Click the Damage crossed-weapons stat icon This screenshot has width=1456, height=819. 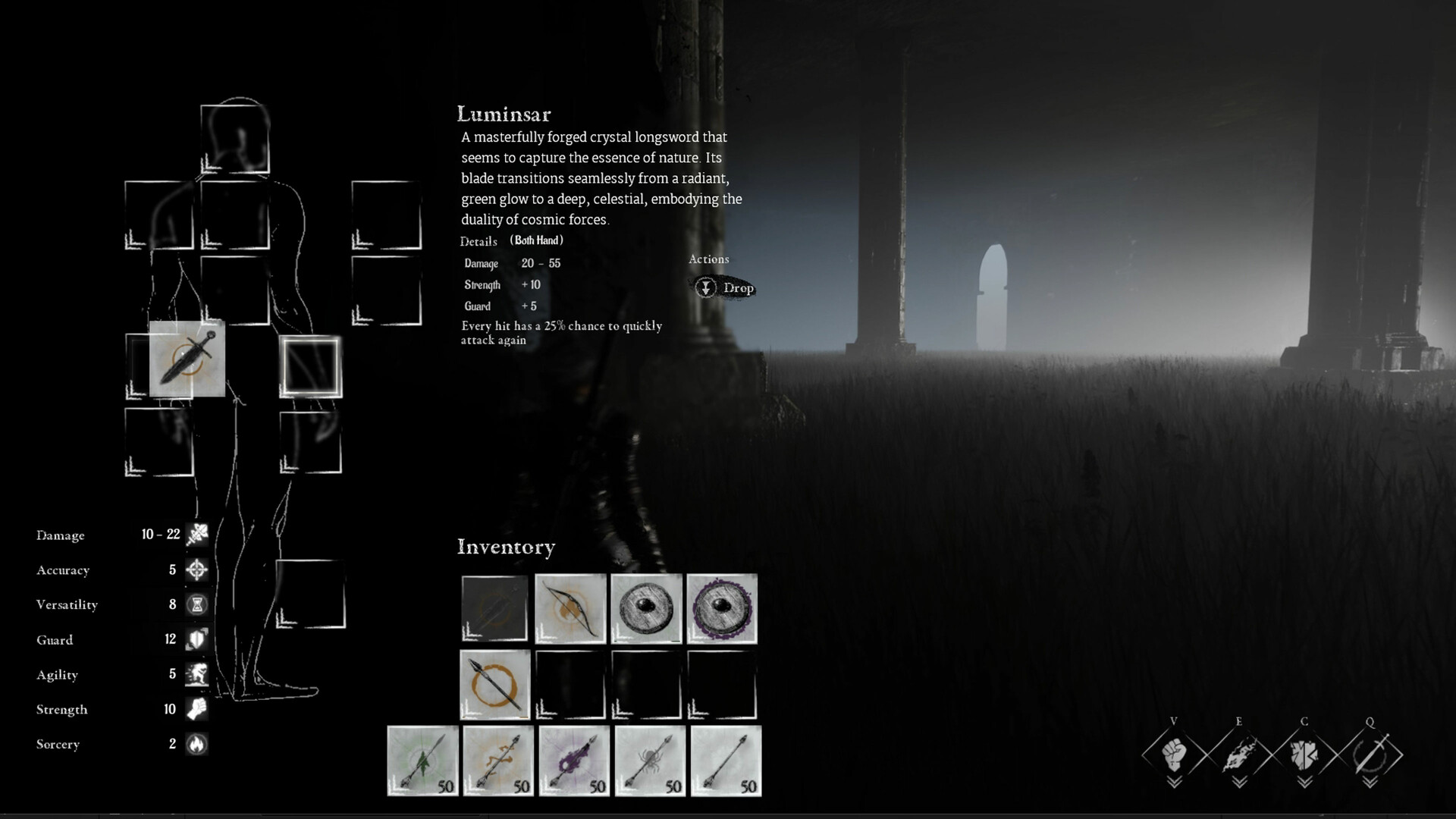[196, 535]
